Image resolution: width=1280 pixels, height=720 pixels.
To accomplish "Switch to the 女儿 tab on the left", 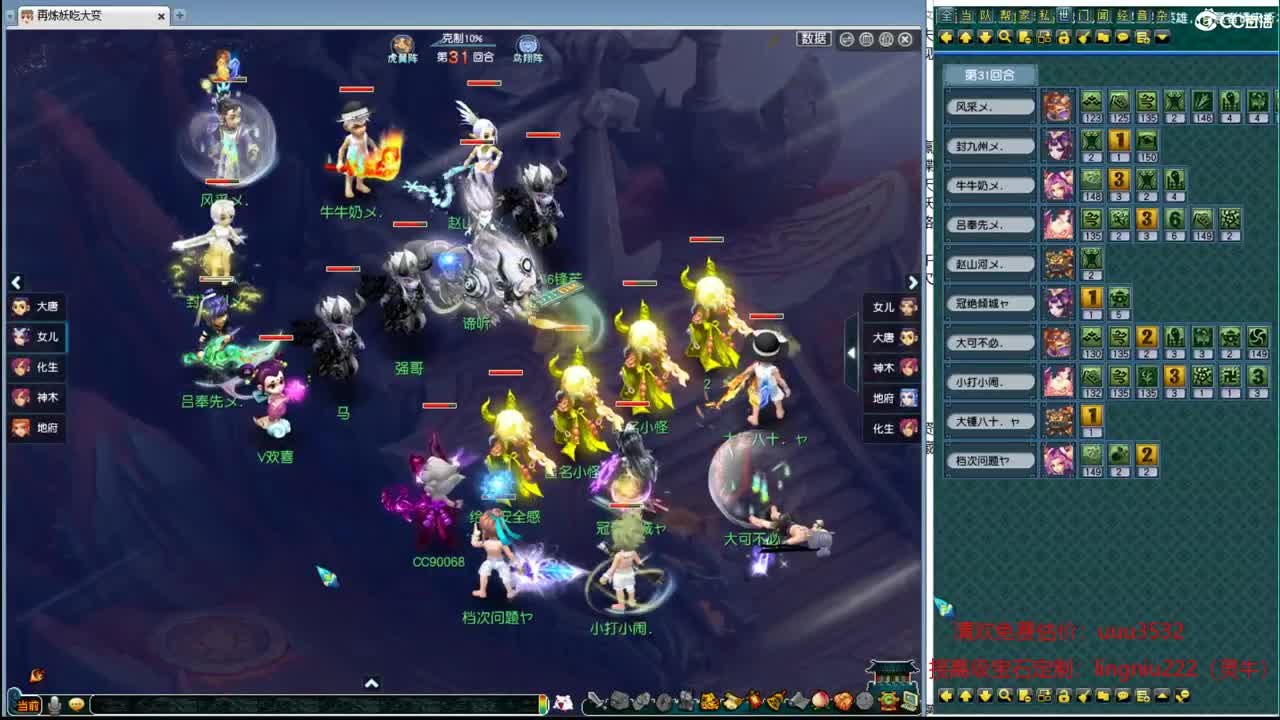I will 36,337.
